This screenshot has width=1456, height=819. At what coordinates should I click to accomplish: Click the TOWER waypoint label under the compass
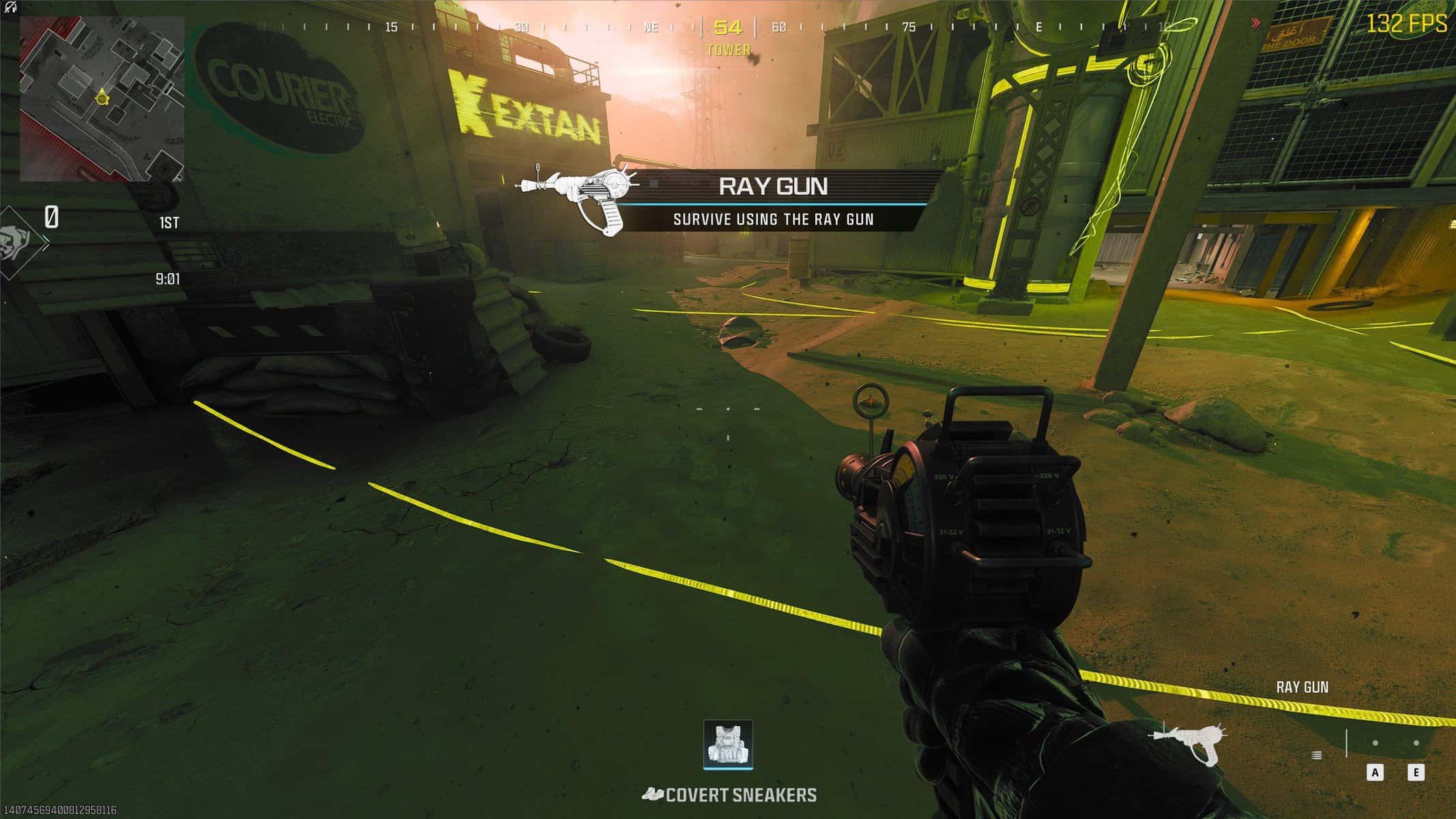tap(728, 49)
